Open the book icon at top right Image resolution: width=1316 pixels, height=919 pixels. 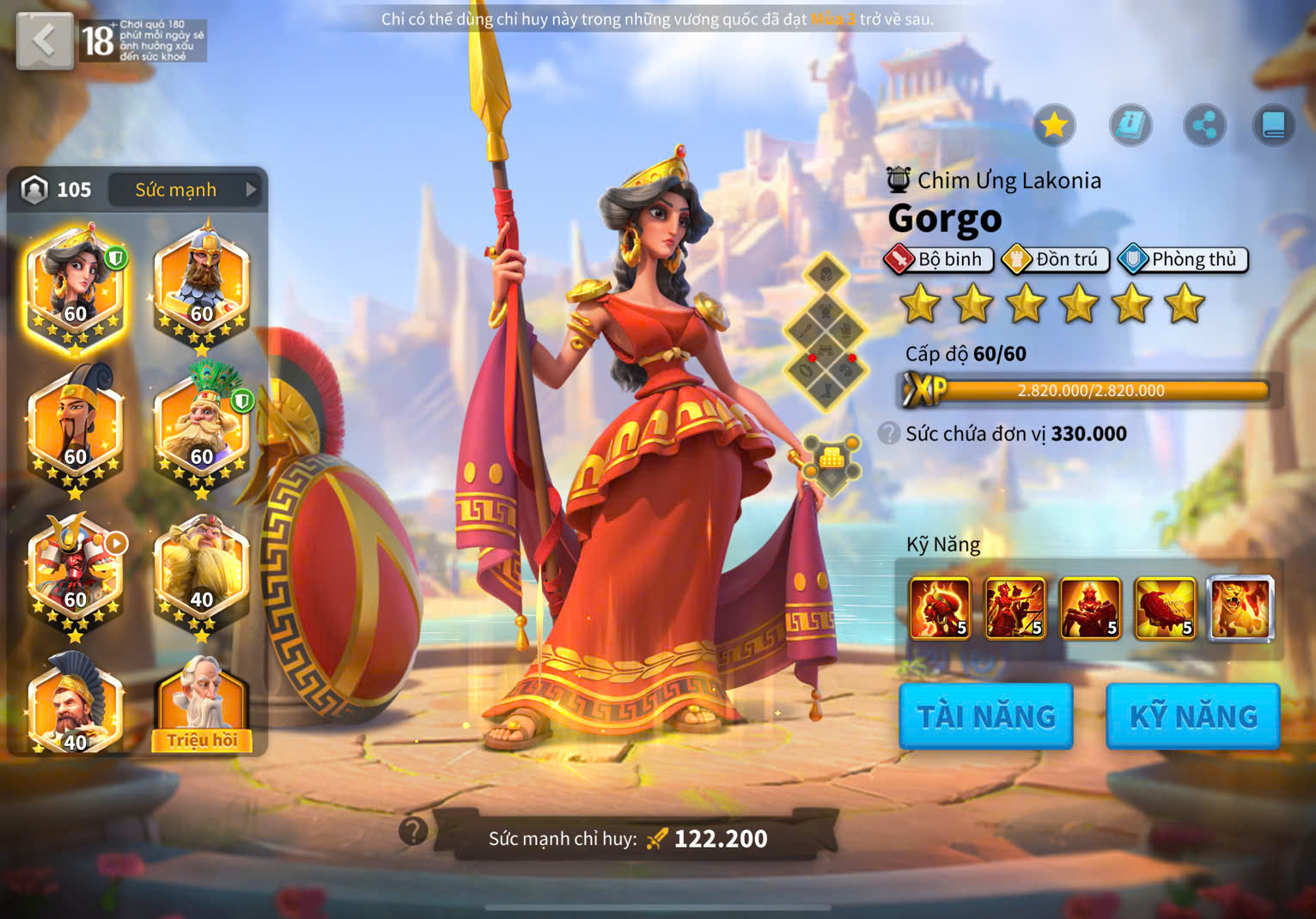click(1273, 126)
